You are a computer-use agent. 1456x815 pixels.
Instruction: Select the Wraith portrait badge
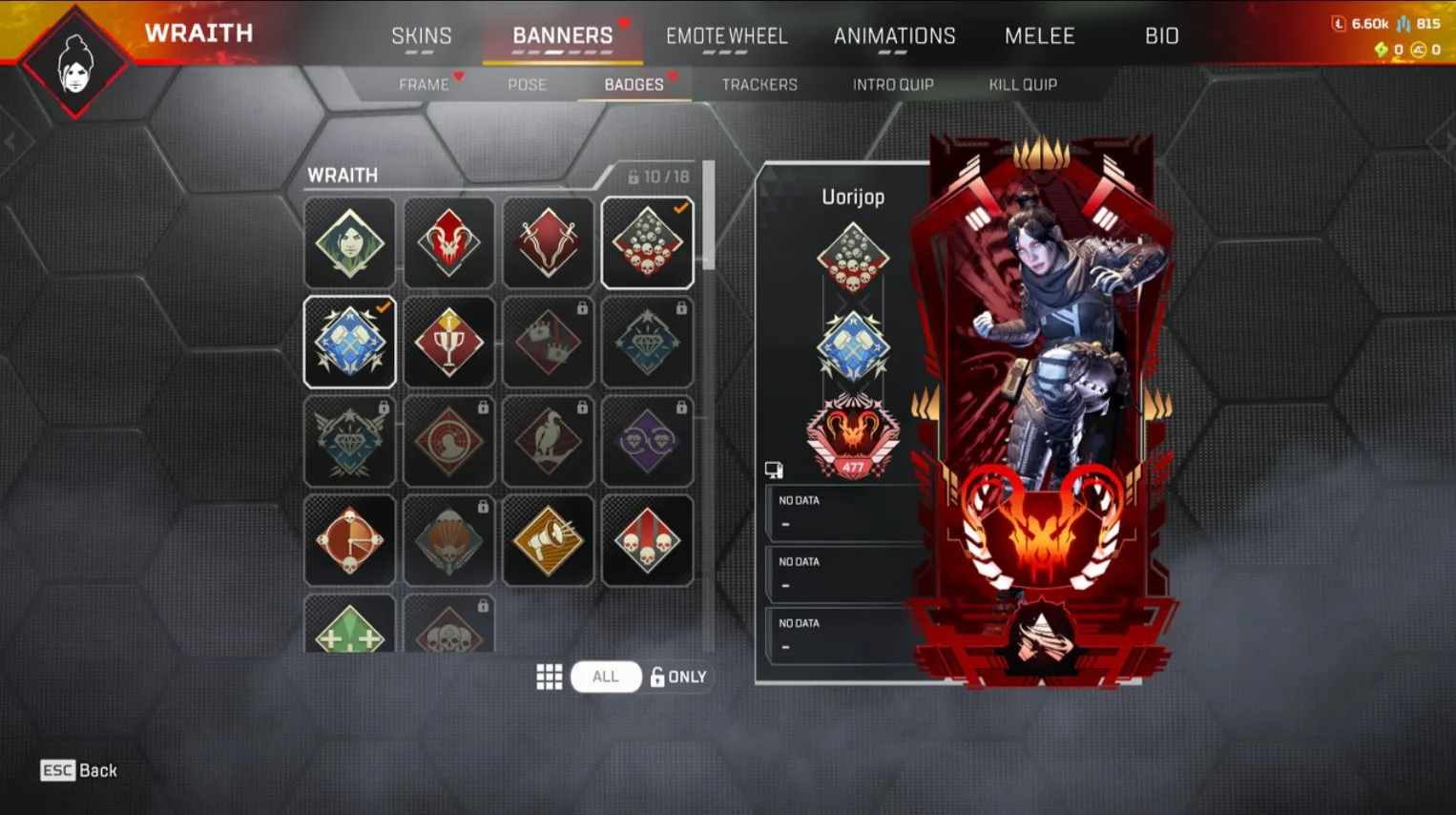[x=349, y=243]
